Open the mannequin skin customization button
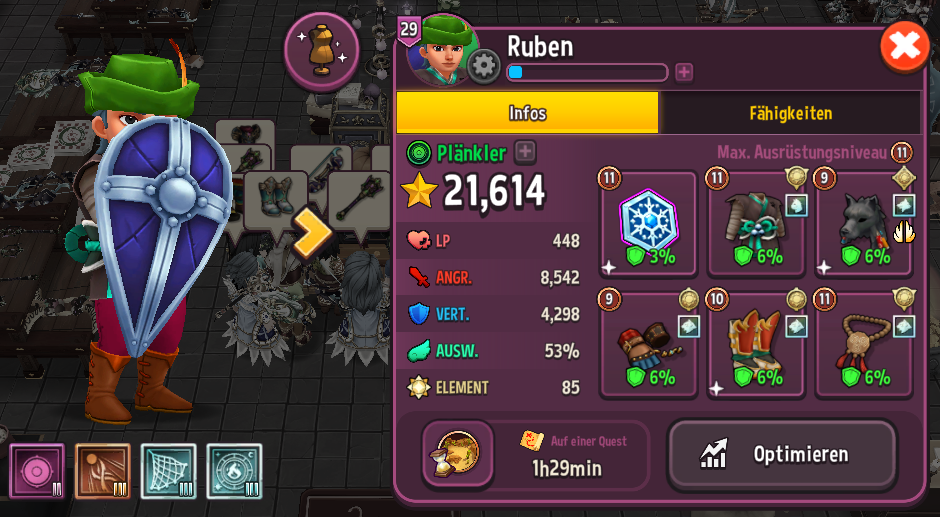 pyautogui.click(x=321, y=51)
